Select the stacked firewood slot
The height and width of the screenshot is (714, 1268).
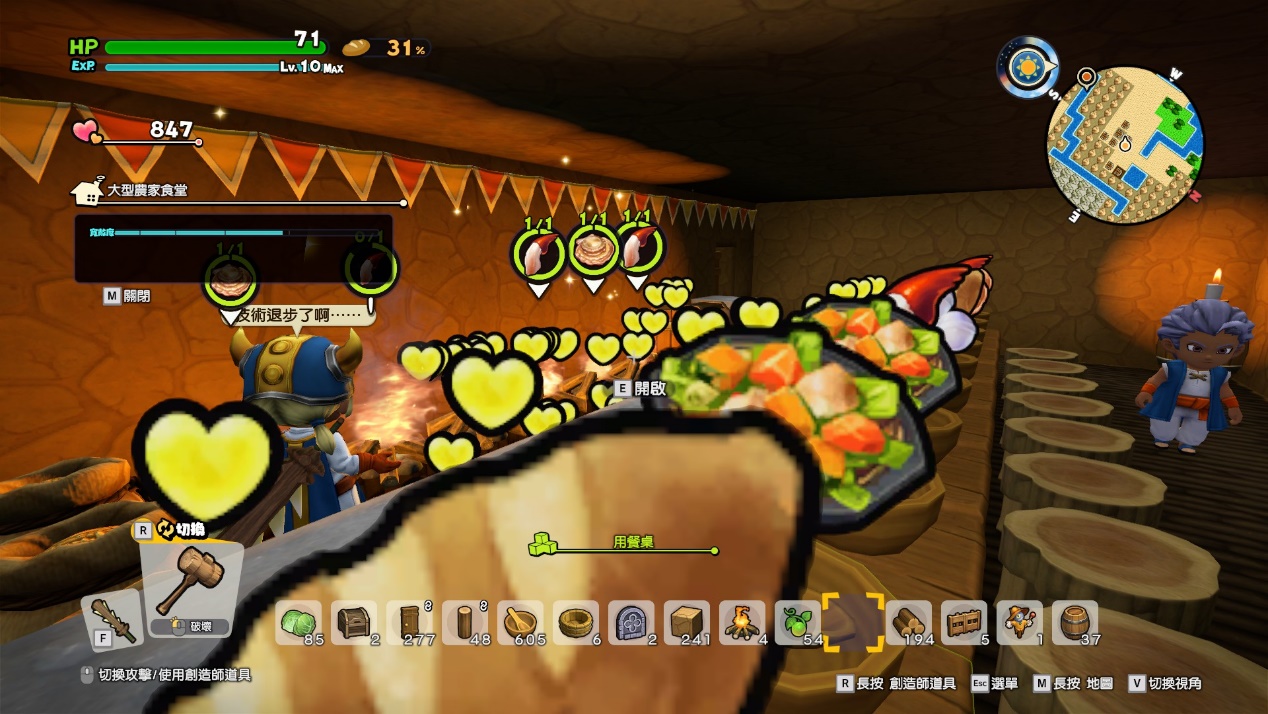point(909,622)
